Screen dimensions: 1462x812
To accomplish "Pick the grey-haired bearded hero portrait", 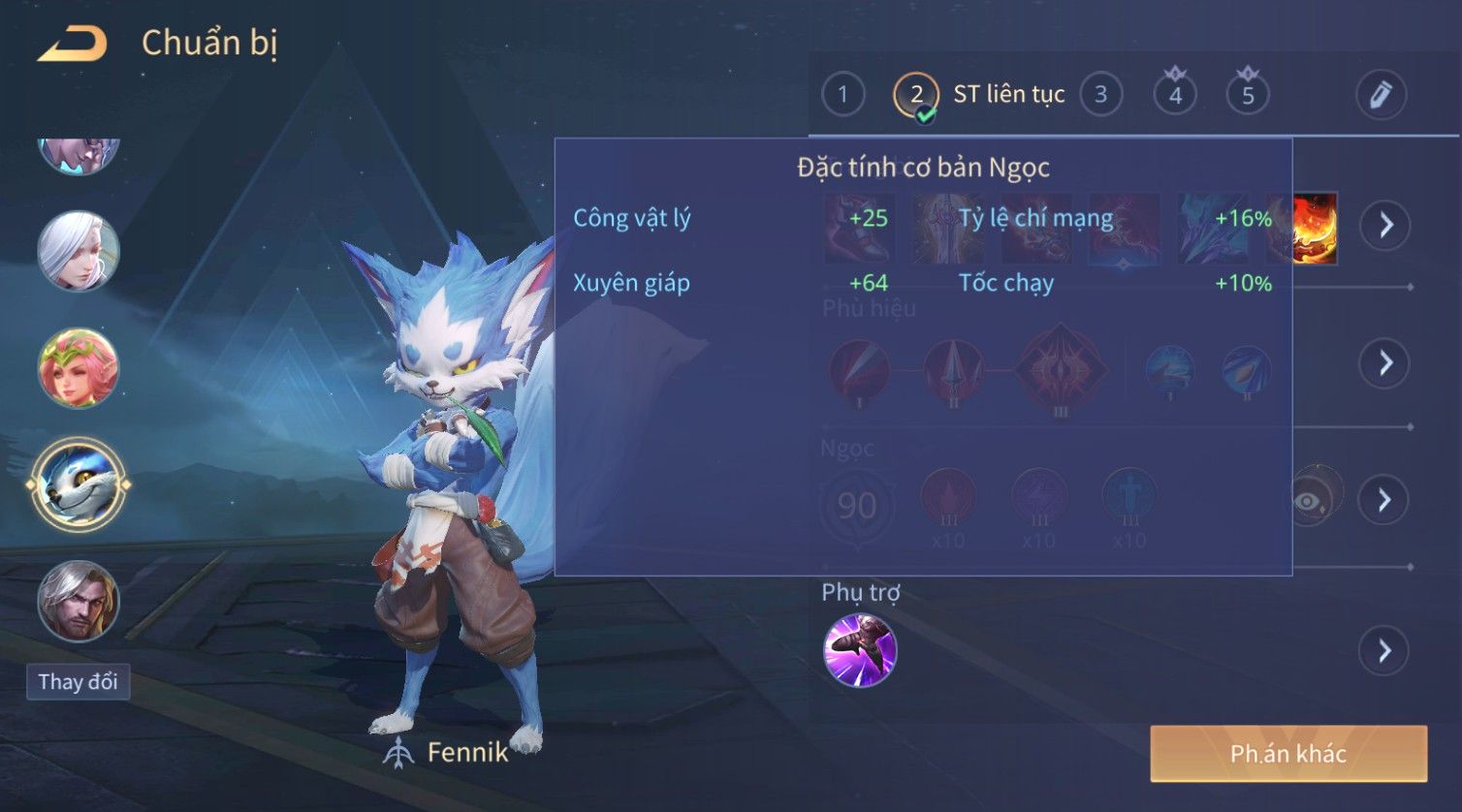I will [x=79, y=601].
